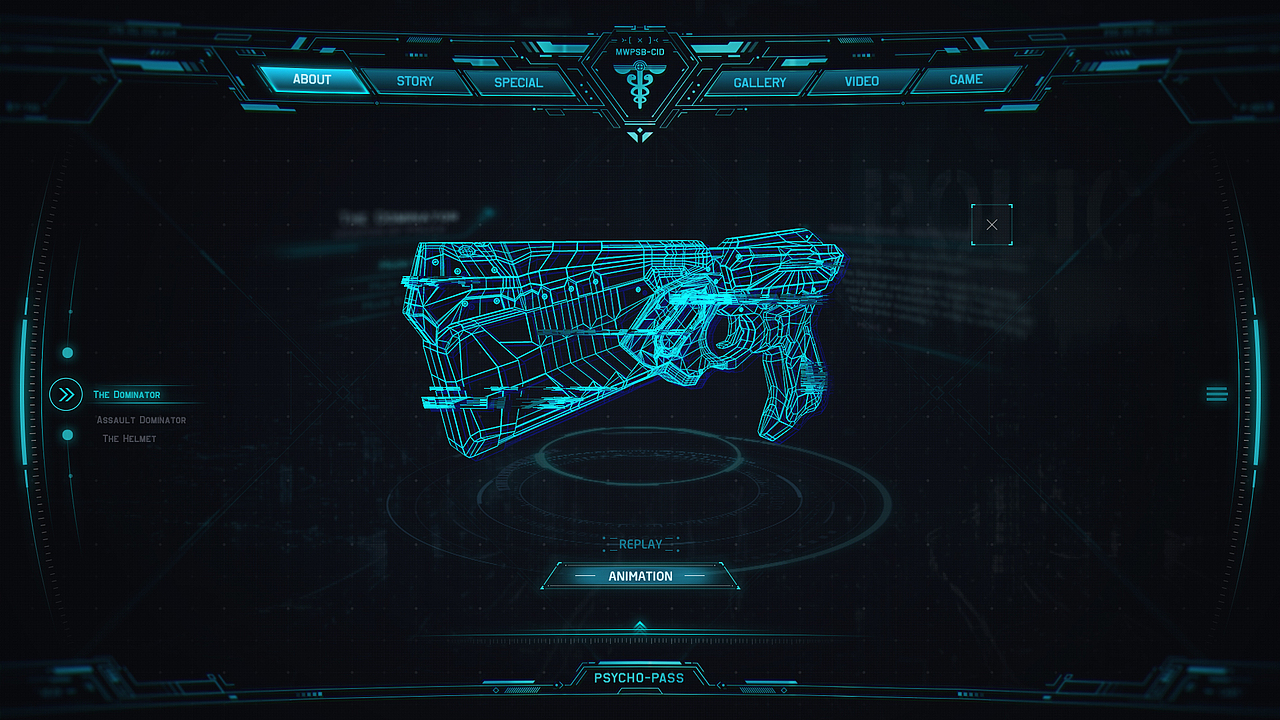Click the double-chevron icon beside The Dominator
Viewport: 1280px width, 720px height.
[65, 394]
